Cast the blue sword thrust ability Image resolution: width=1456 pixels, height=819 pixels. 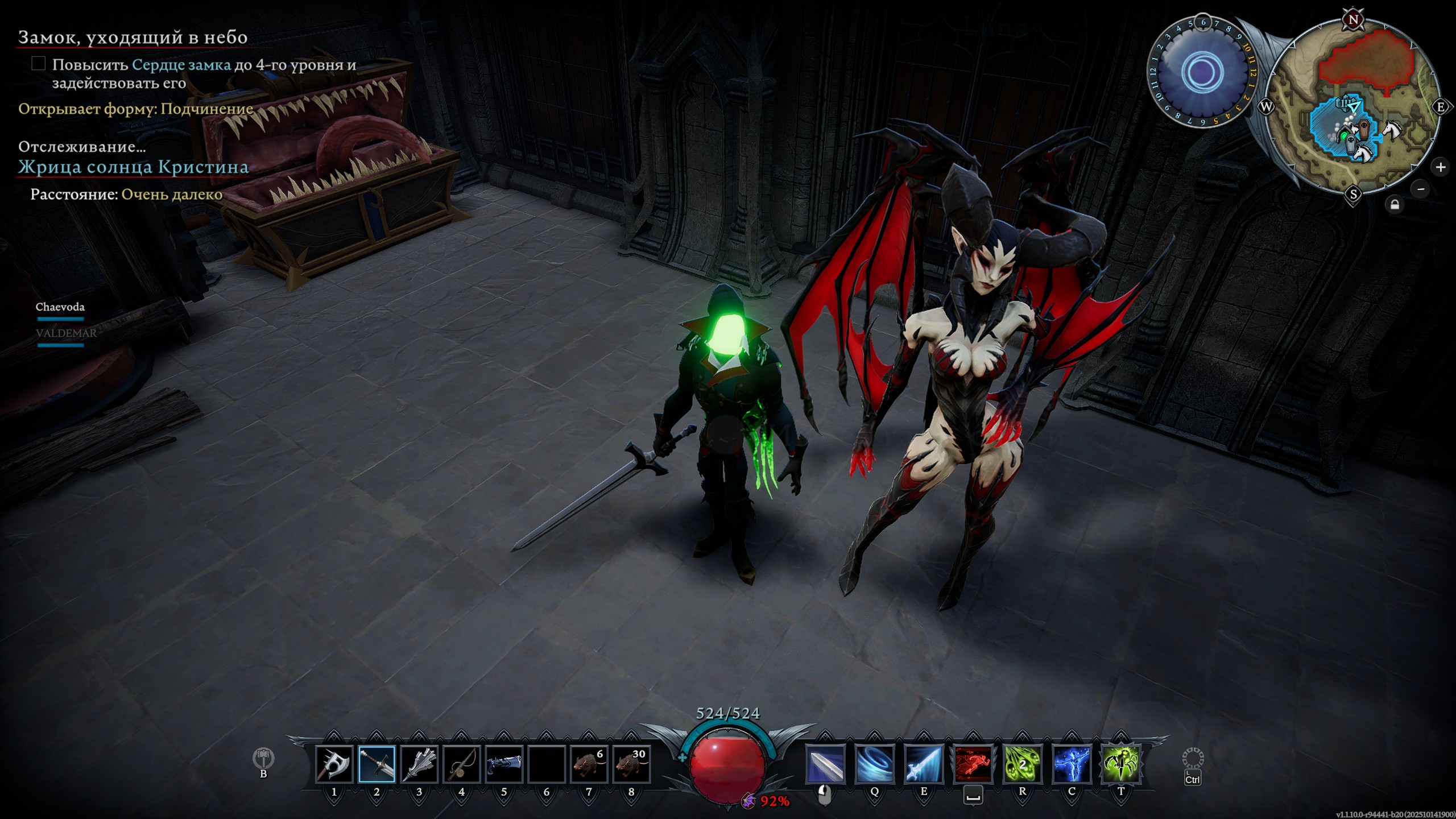tap(924, 764)
